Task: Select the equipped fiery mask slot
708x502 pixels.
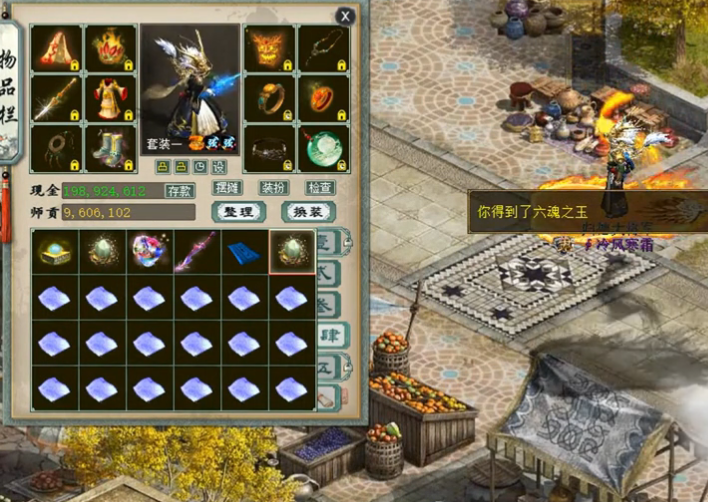Action: tap(270, 47)
